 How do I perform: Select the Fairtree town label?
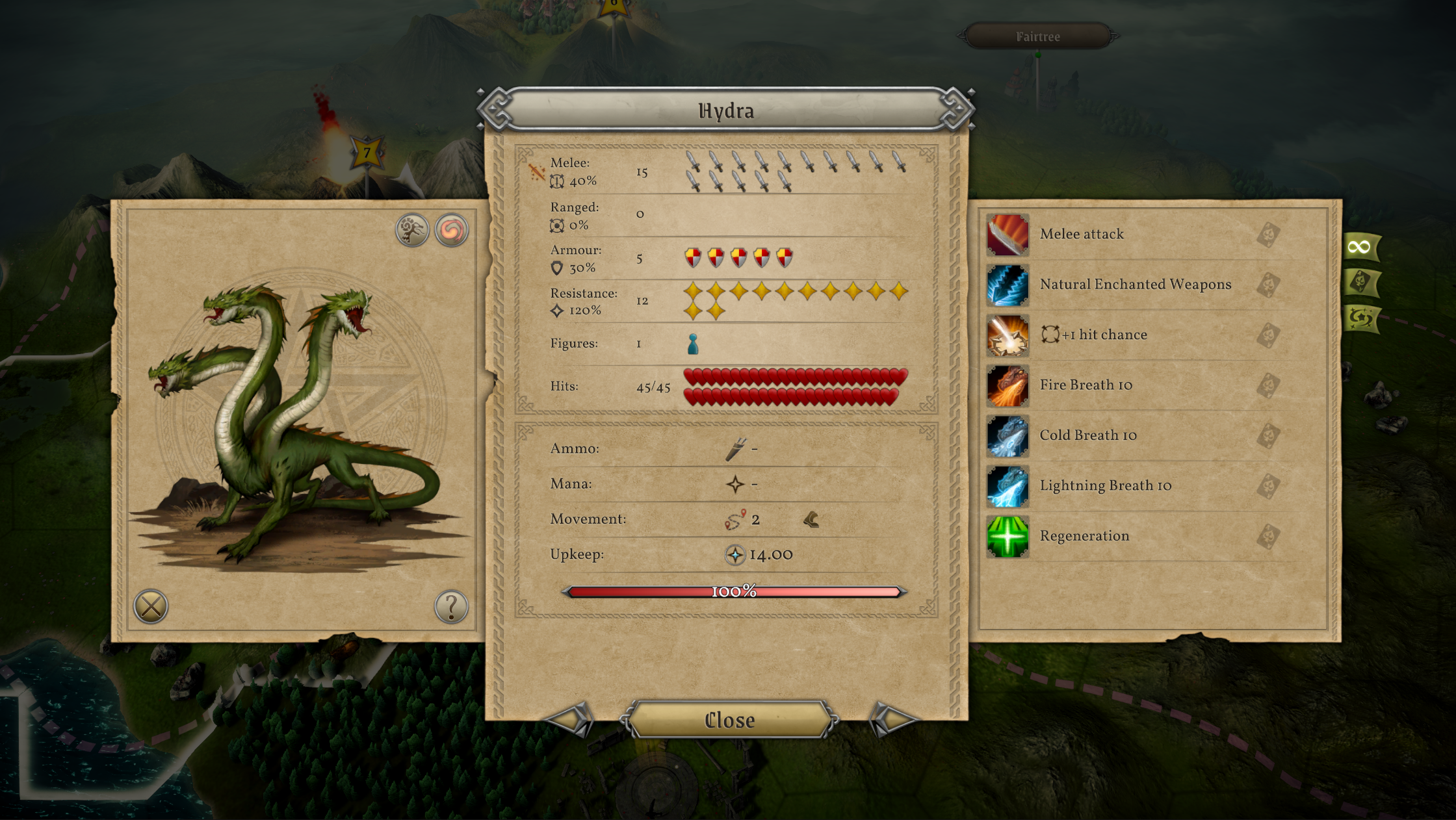pyautogui.click(x=1037, y=37)
